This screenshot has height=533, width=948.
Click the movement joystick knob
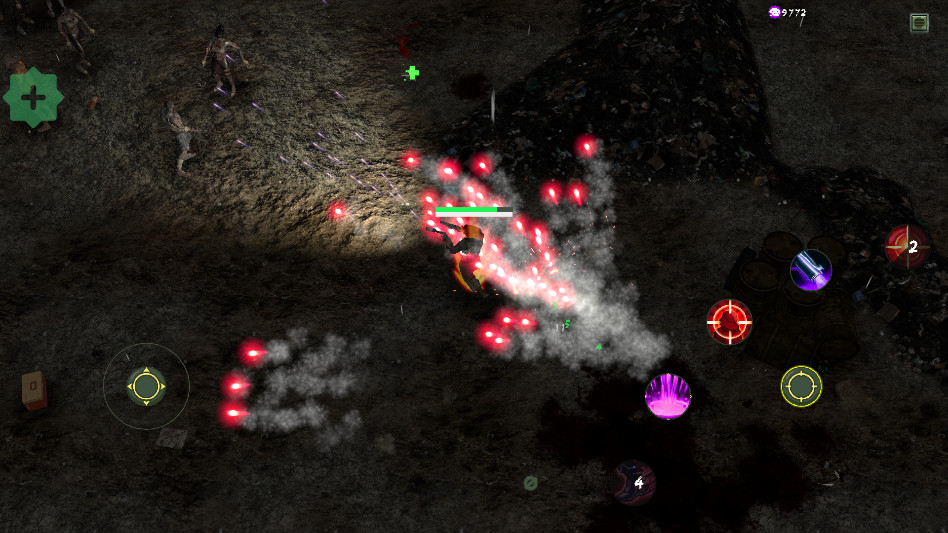(146, 386)
